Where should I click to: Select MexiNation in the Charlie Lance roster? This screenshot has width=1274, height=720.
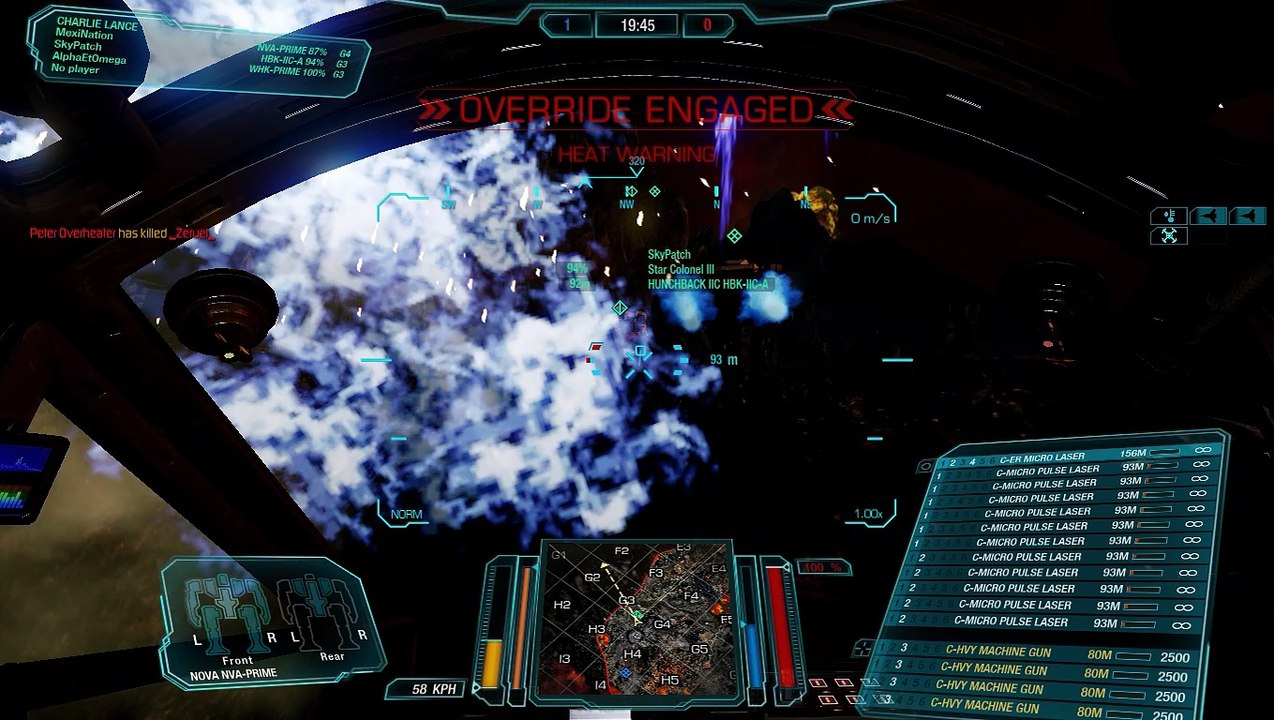[84, 34]
